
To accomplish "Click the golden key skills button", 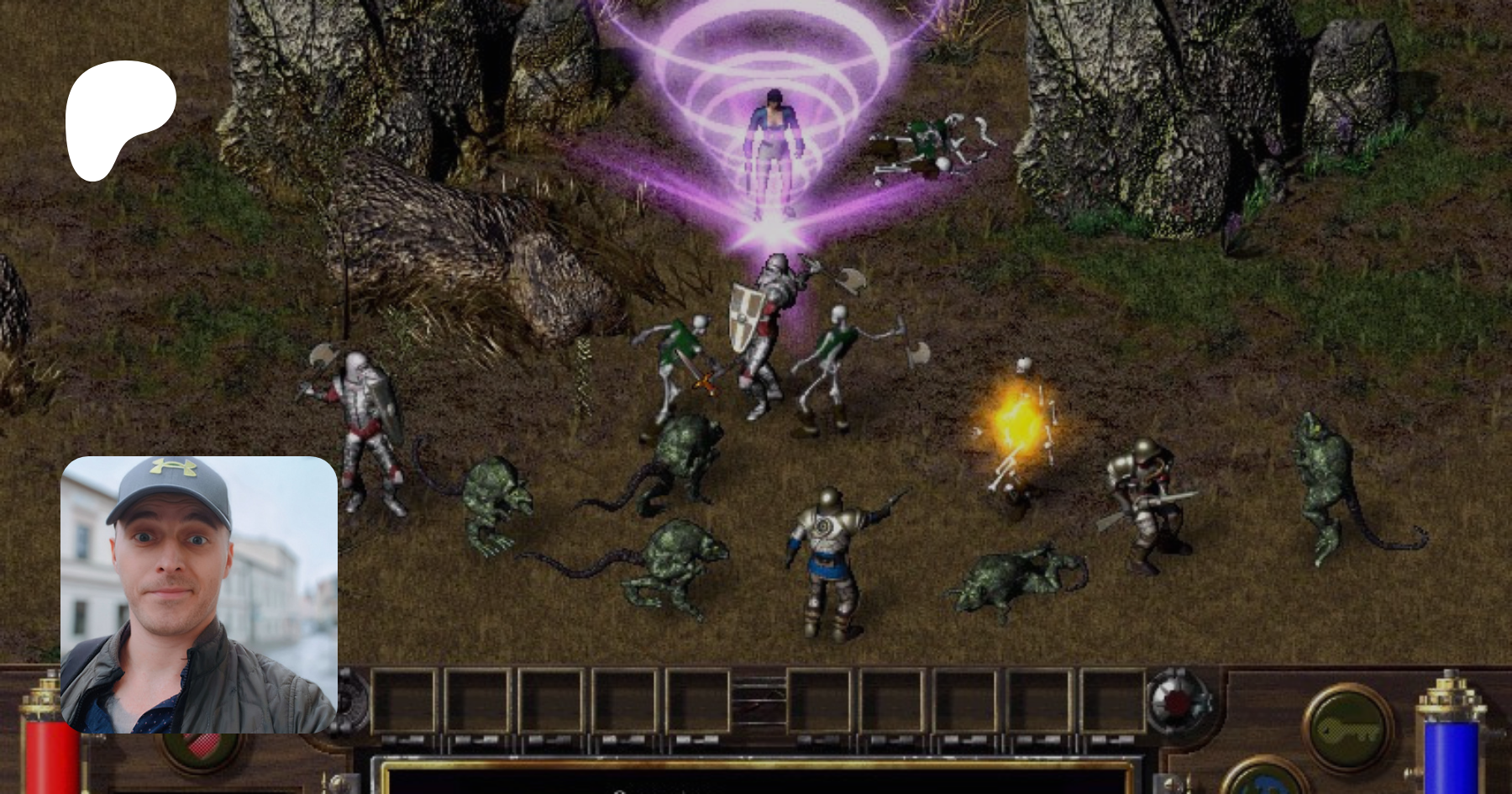I will 1347,728.
